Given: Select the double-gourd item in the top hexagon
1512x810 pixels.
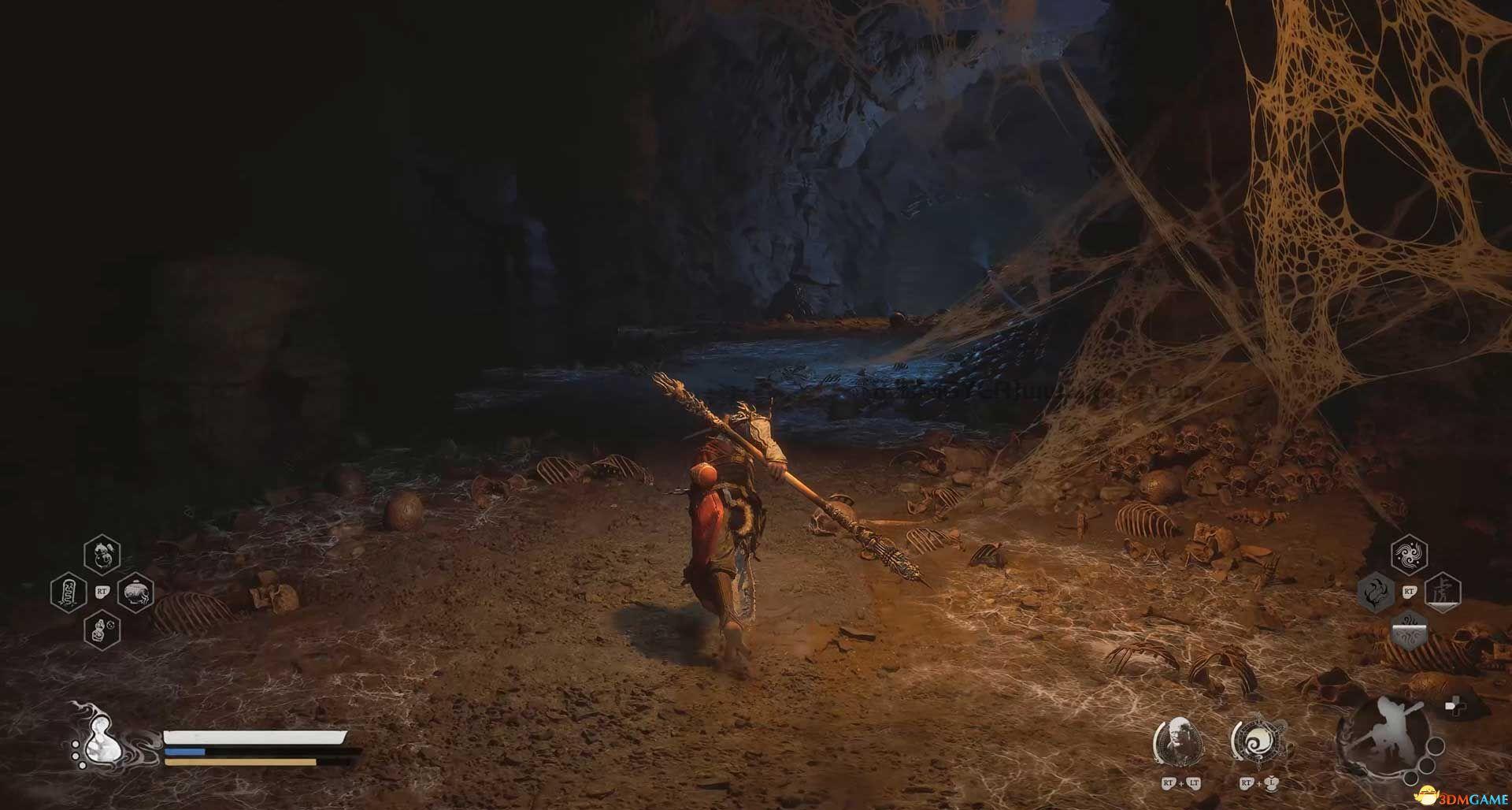Looking at the screenshot, I should [102, 555].
